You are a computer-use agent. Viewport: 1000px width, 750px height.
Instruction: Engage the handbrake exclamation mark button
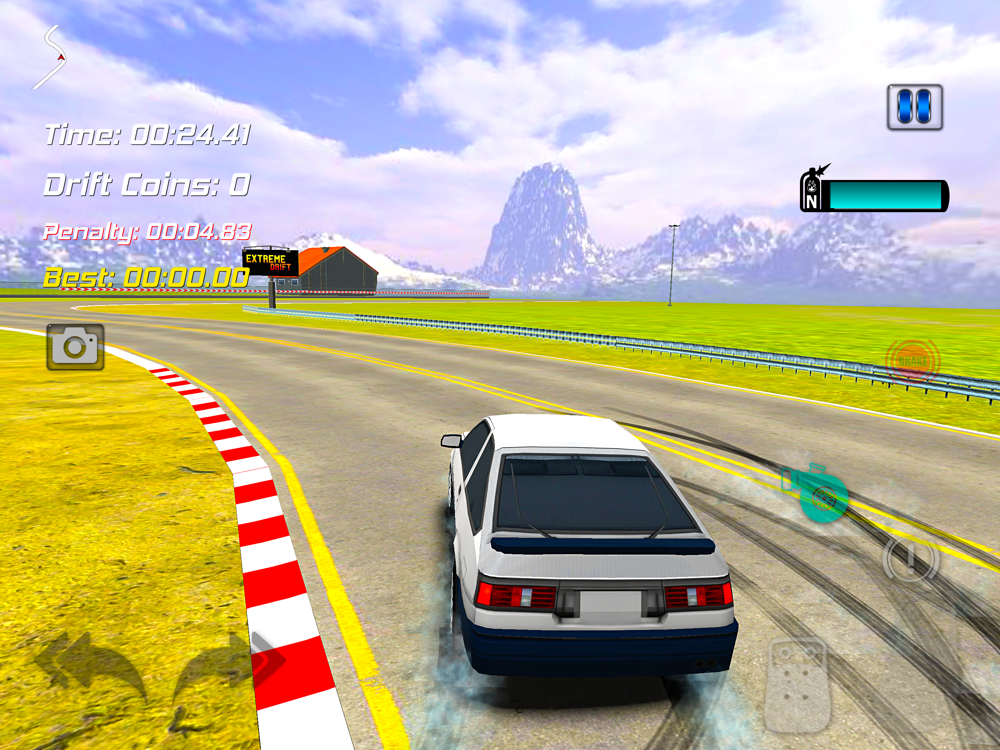[x=911, y=558]
